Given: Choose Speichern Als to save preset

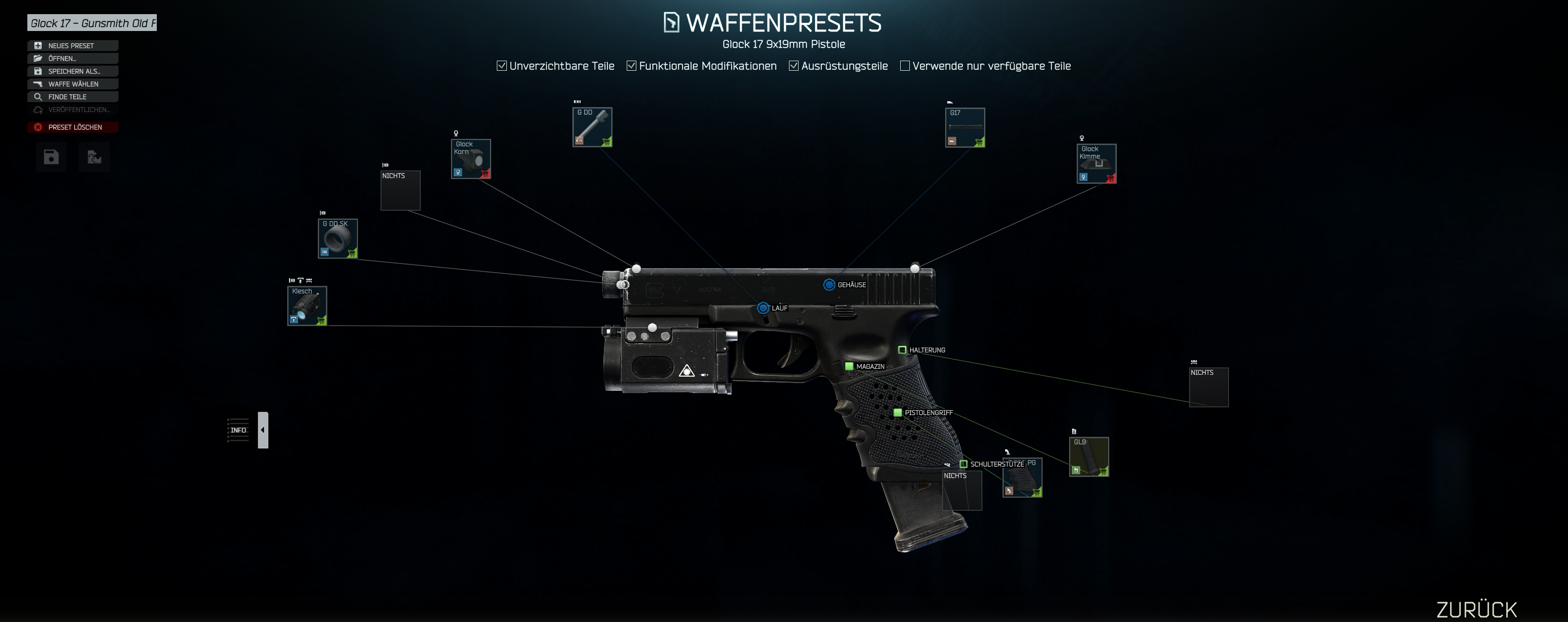Looking at the screenshot, I should click(x=72, y=71).
